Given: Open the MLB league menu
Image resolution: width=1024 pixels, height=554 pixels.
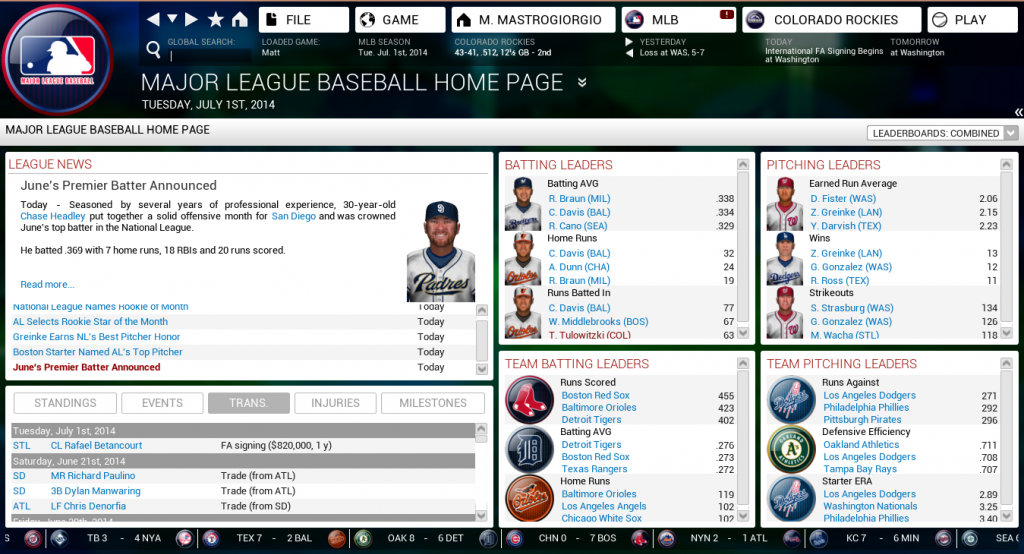Looking at the screenshot, I should pos(679,20).
